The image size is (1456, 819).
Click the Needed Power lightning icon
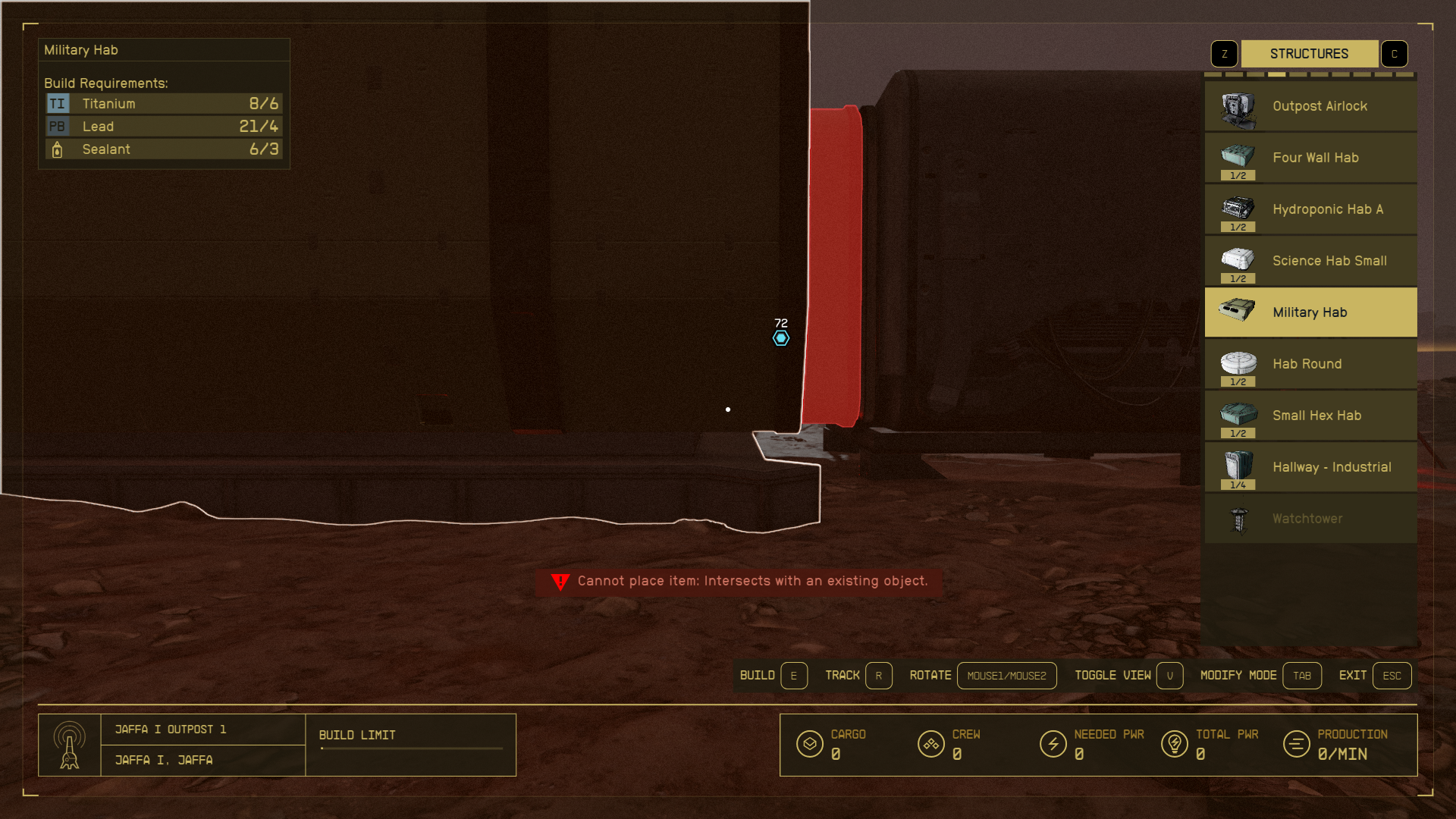[1054, 745]
